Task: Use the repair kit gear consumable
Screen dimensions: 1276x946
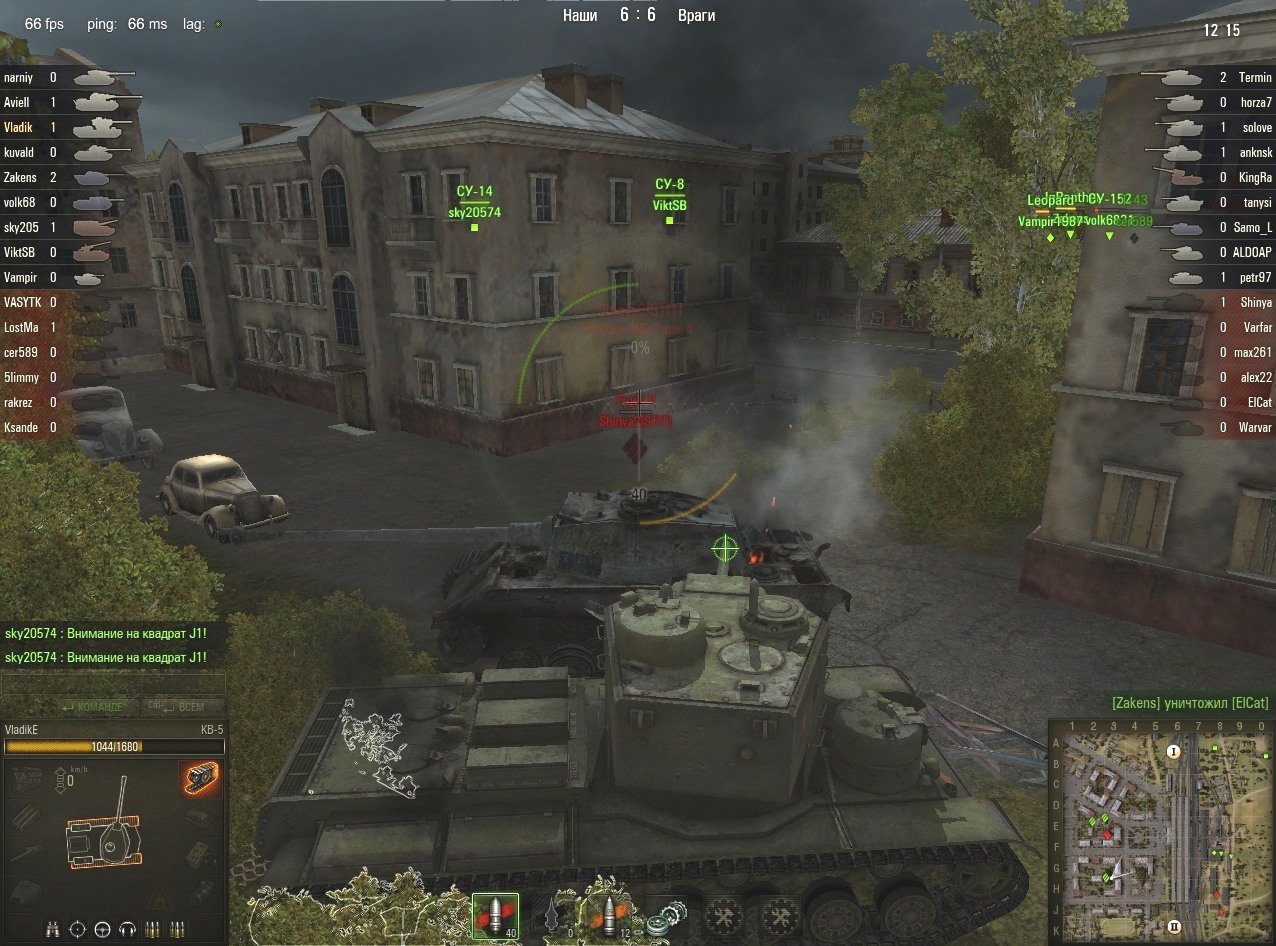Action: 662,916
